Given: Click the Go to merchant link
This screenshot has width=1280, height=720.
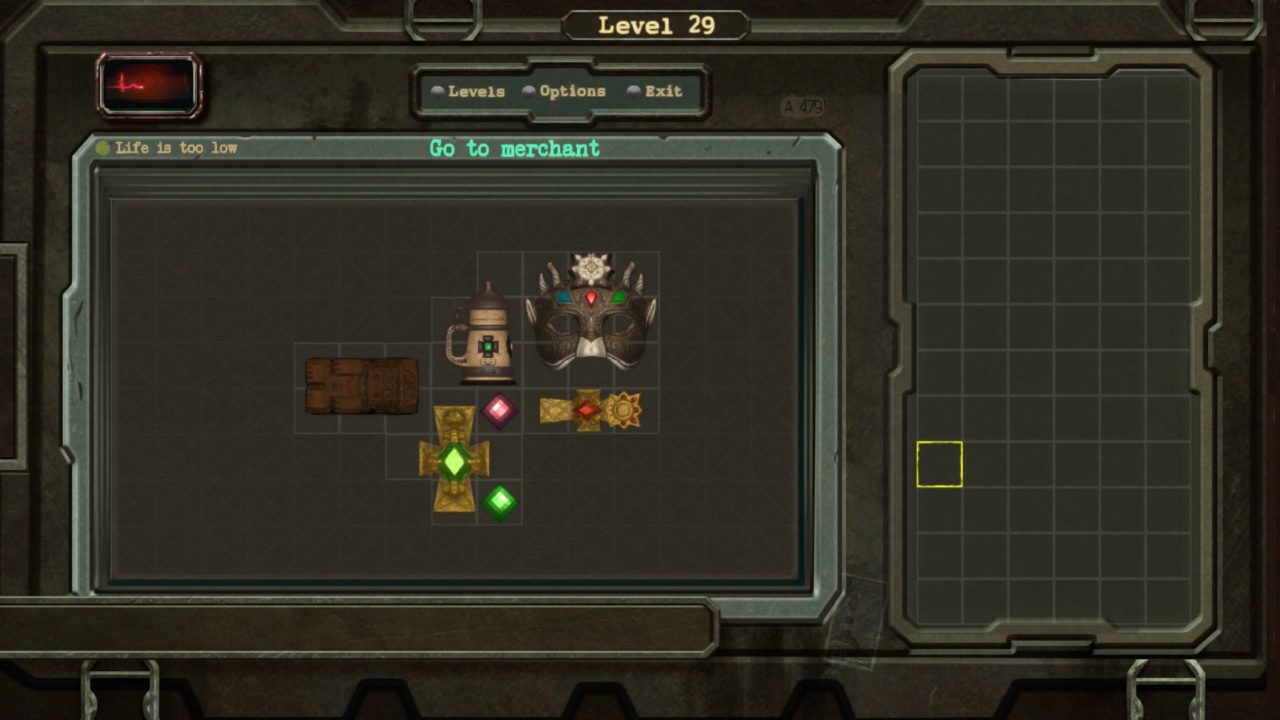Looking at the screenshot, I should (514, 149).
